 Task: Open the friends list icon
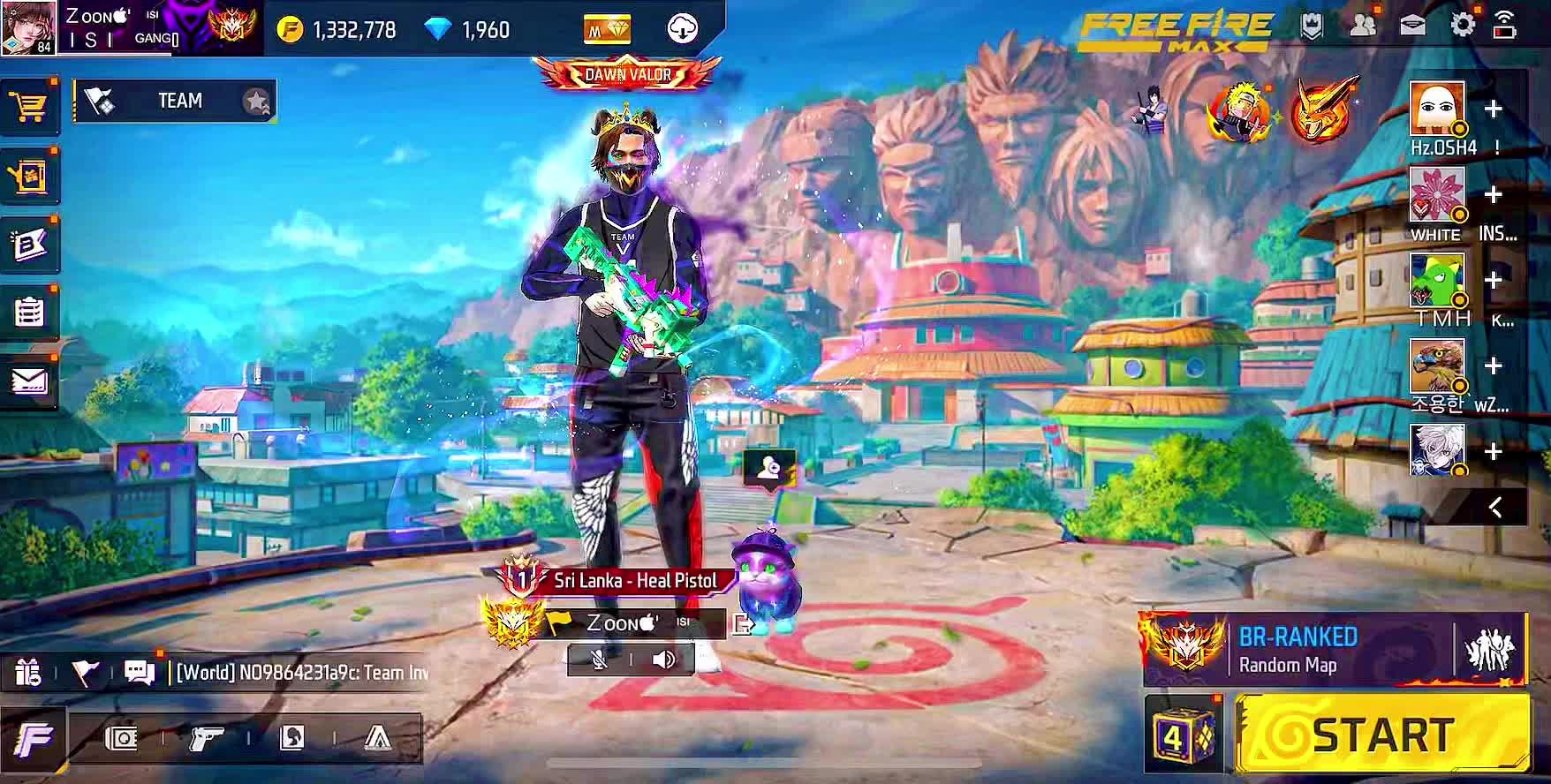coord(1363,25)
